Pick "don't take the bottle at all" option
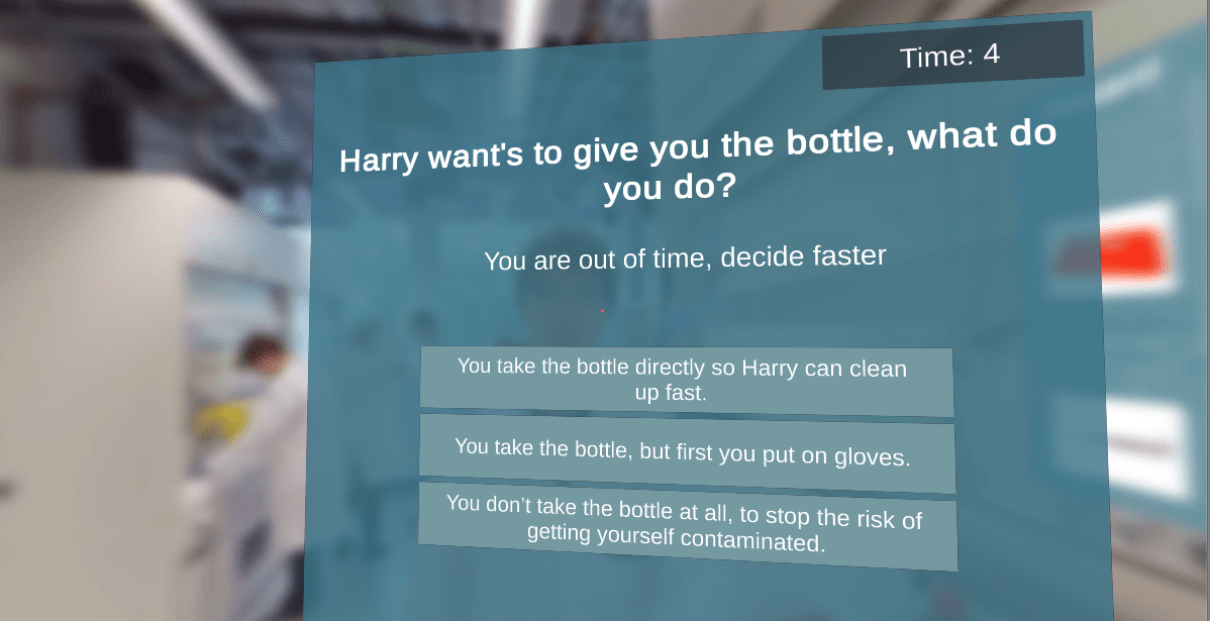This screenshot has width=1210, height=621. pos(686,525)
